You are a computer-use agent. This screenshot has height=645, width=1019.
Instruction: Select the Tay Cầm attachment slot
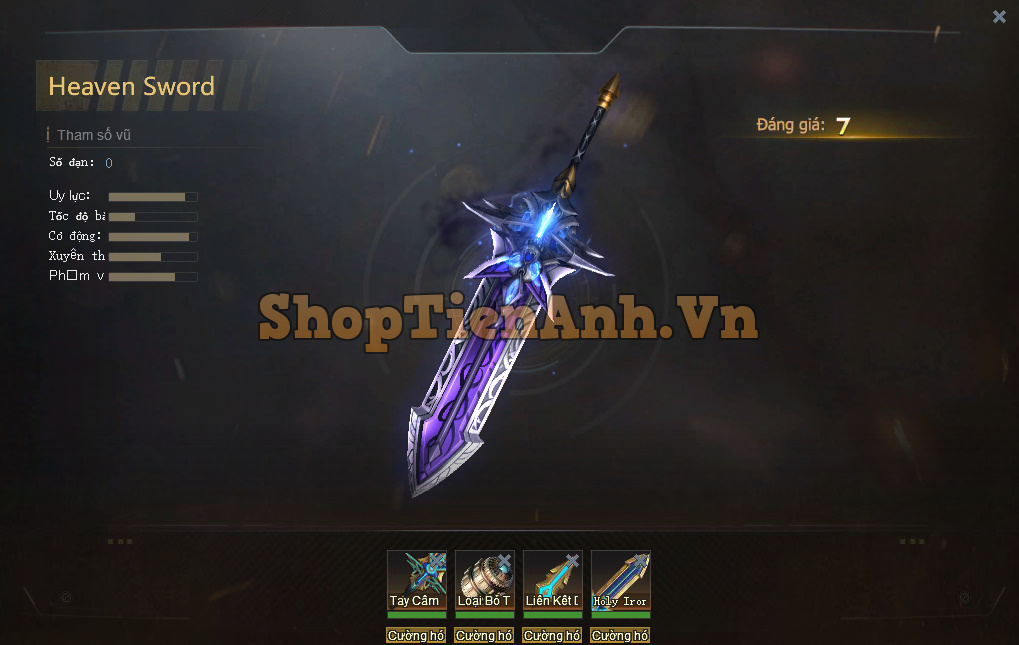[416, 582]
